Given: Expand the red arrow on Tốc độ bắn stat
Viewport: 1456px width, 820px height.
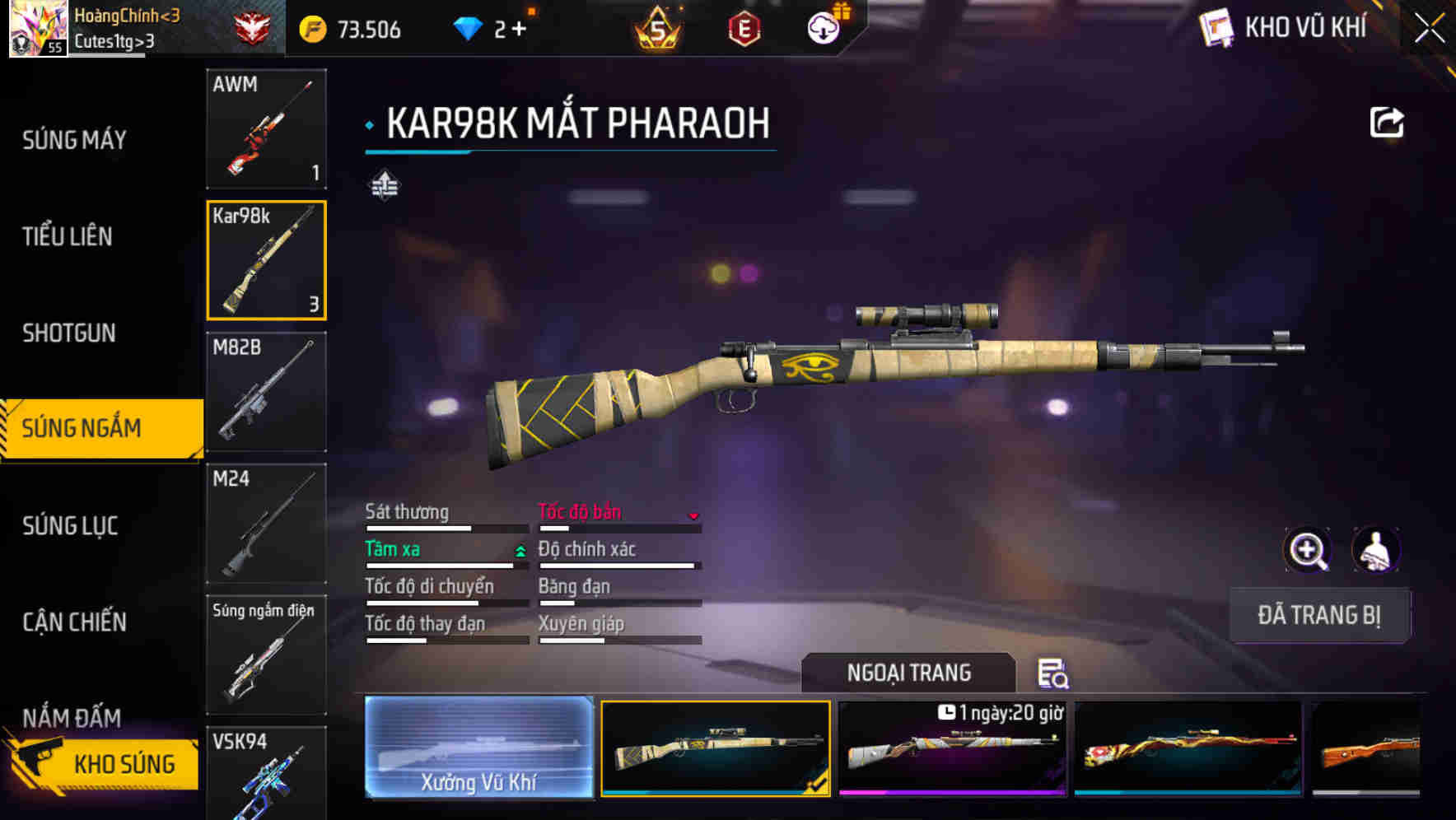Looking at the screenshot, I should click(x=694, y=515).
